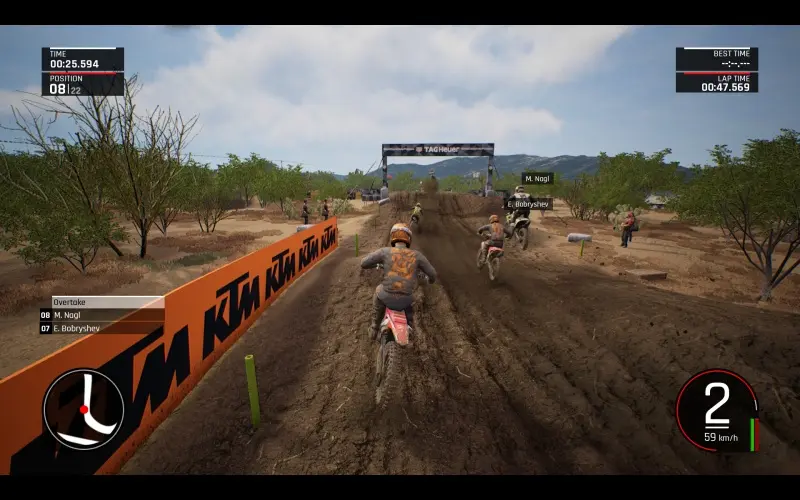Select M. Nagl row in the Overtake list
Image resolution: width=800 pixels, height=500 pixels.
tap(101, 315)
